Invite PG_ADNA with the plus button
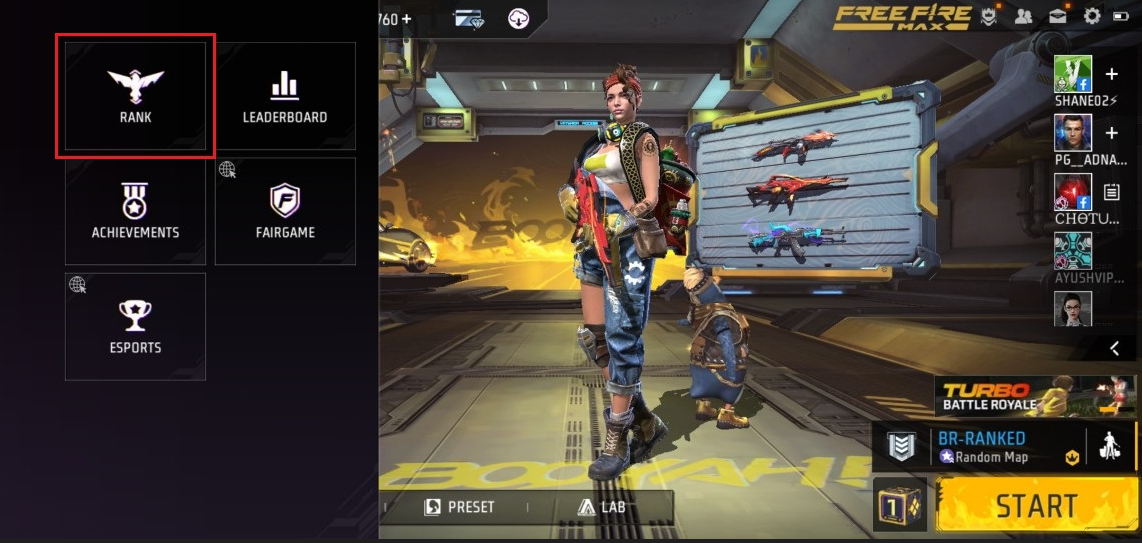 click(1112, 133)
